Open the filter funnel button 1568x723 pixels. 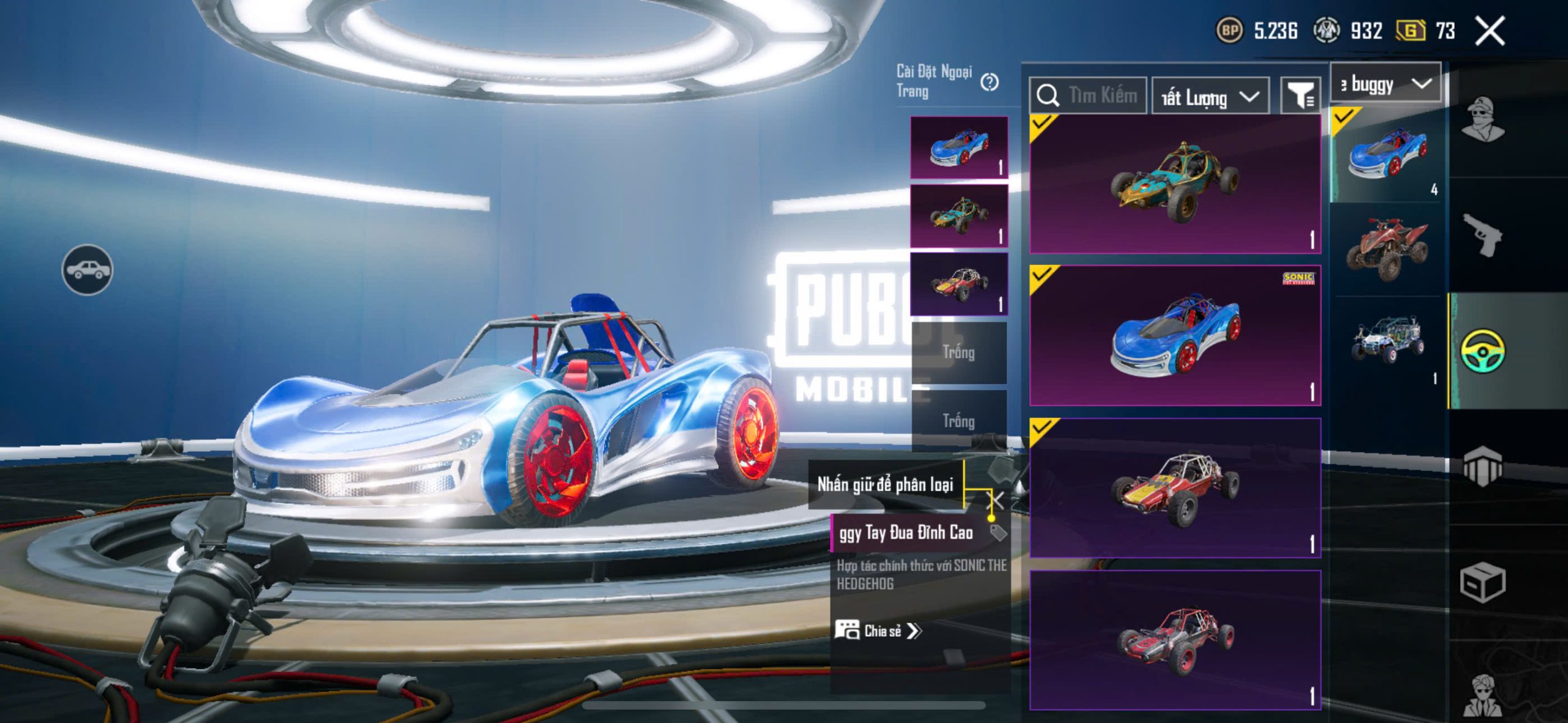tap(1300, 96)
